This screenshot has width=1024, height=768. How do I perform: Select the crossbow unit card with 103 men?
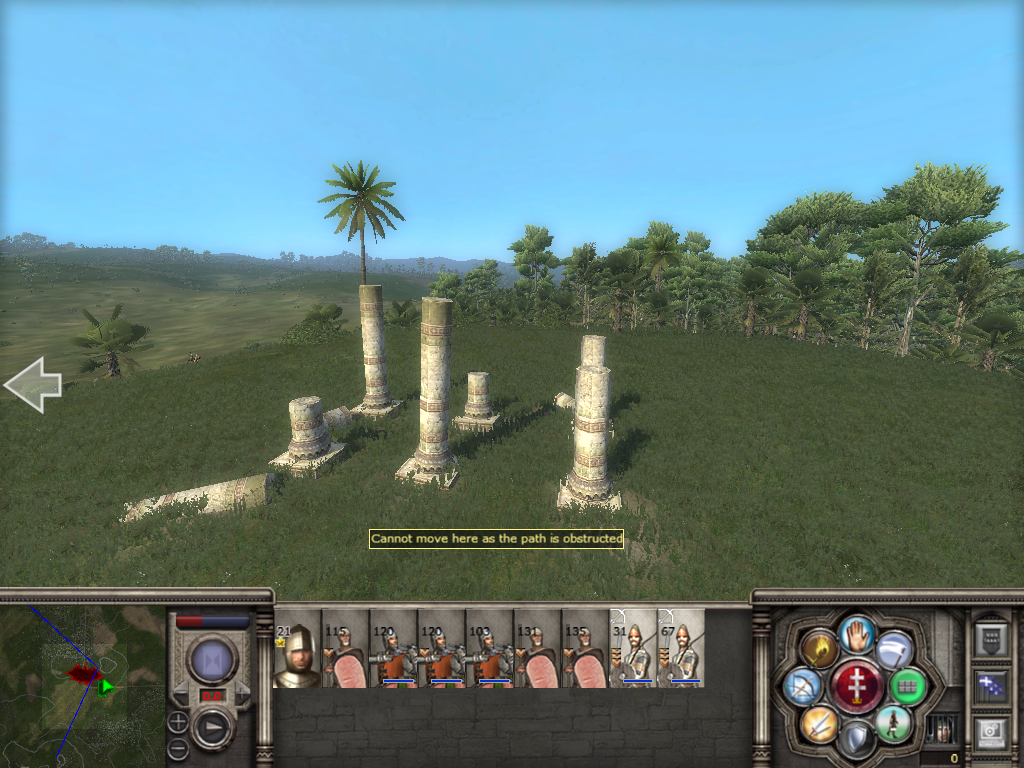click(489, 649)
